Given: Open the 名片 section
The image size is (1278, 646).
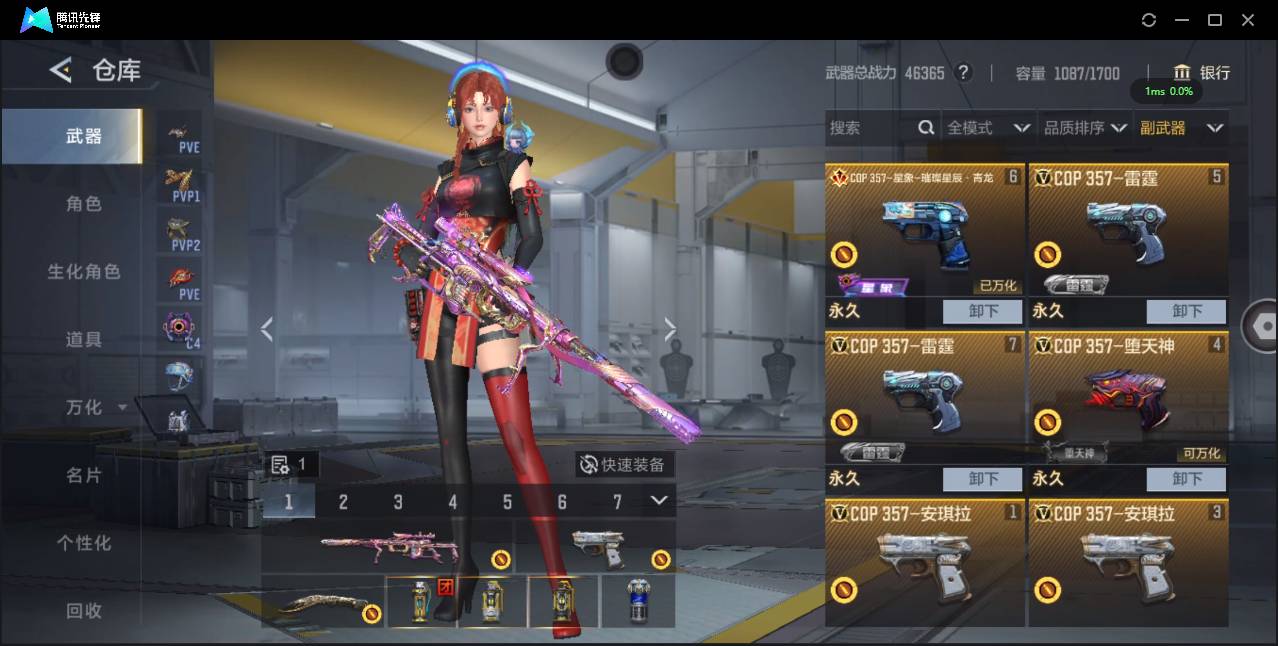Looking at the screenshot, I should coord(84,475).
